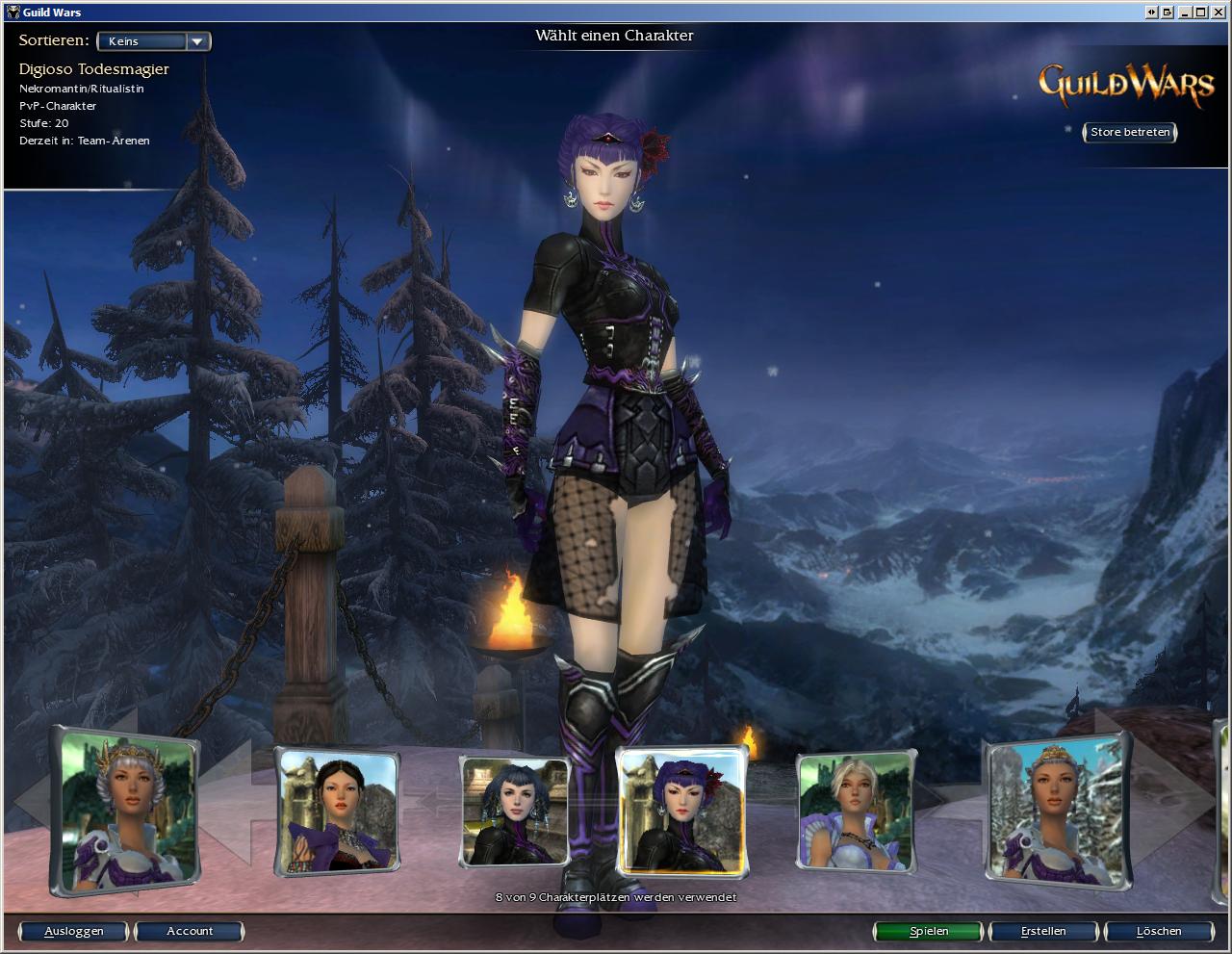This screenshot has width=1232, height=954.
Task: Open the Account button
Action: 190,931
